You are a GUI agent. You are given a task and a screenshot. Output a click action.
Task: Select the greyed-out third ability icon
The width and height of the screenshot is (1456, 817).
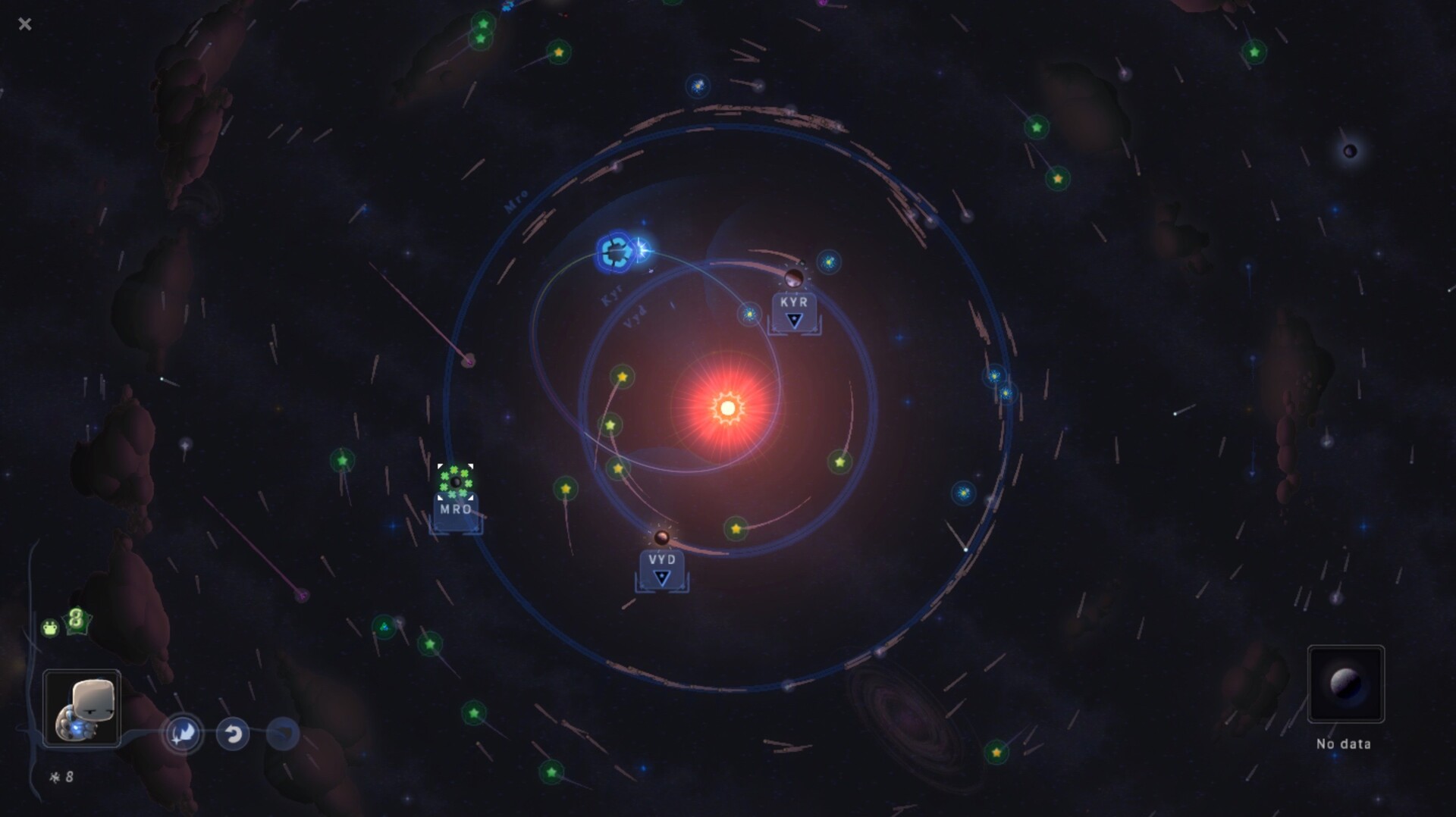(281, 733)
